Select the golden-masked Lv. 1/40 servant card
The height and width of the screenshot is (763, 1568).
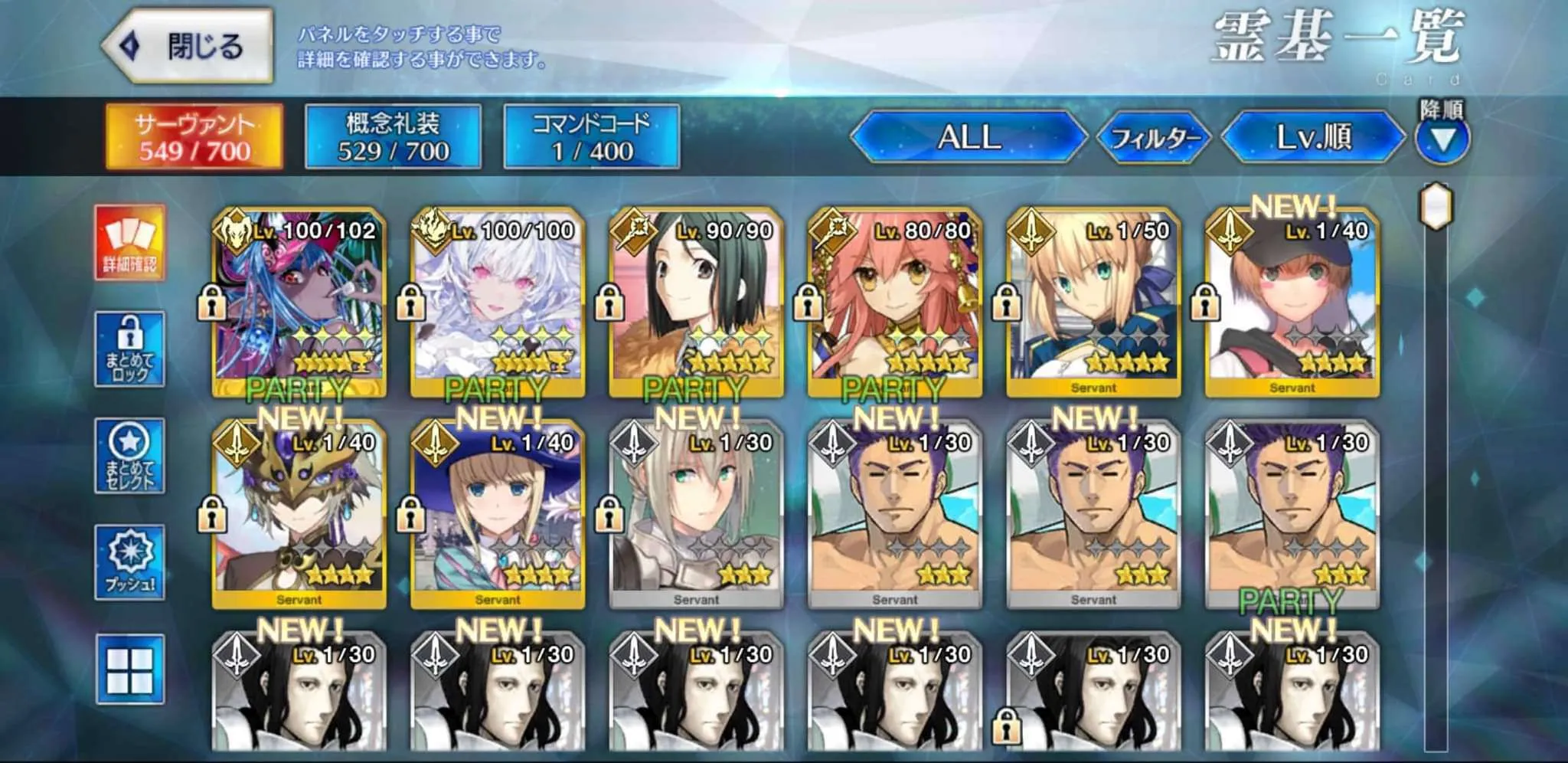point(299,514)
